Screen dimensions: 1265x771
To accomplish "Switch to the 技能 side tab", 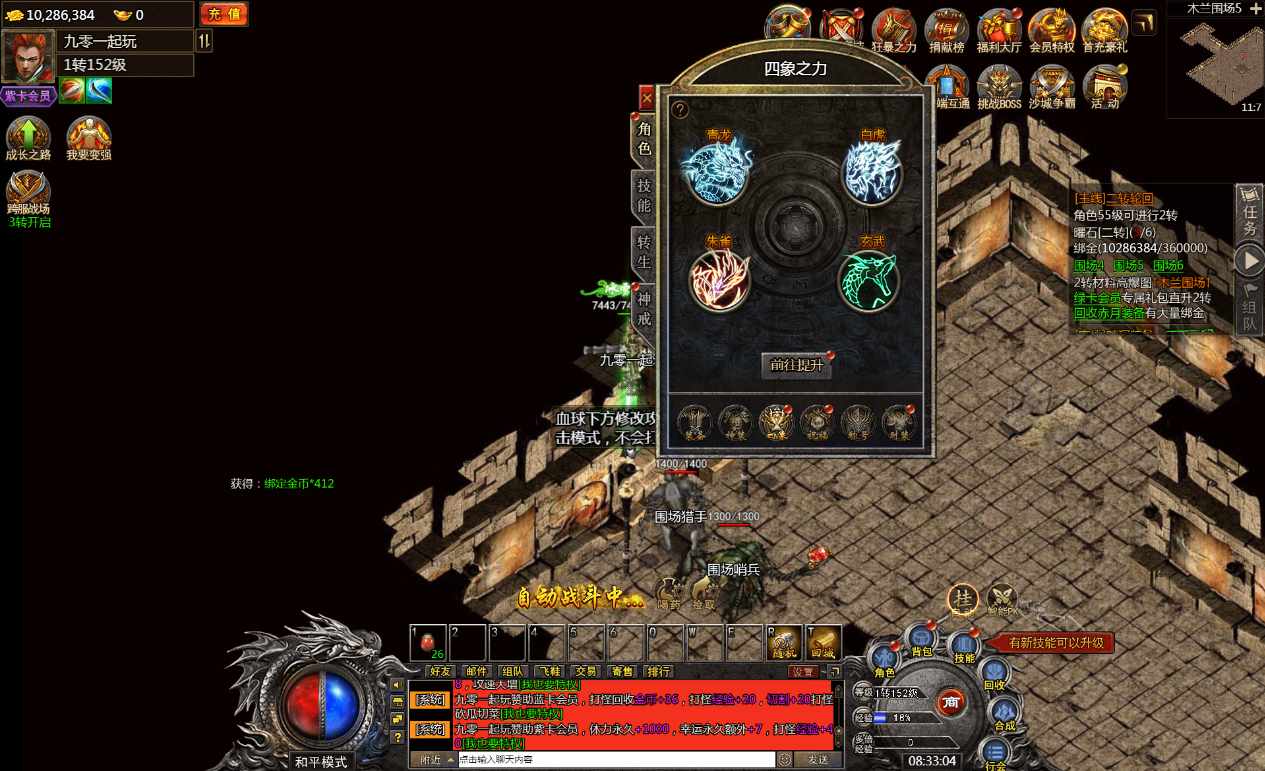I will pyautogui.click(x=644, y=195).
